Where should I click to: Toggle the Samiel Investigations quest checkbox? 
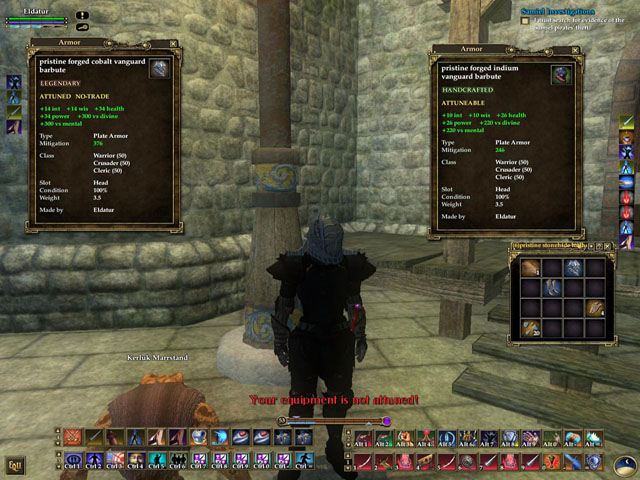[526, 21]
